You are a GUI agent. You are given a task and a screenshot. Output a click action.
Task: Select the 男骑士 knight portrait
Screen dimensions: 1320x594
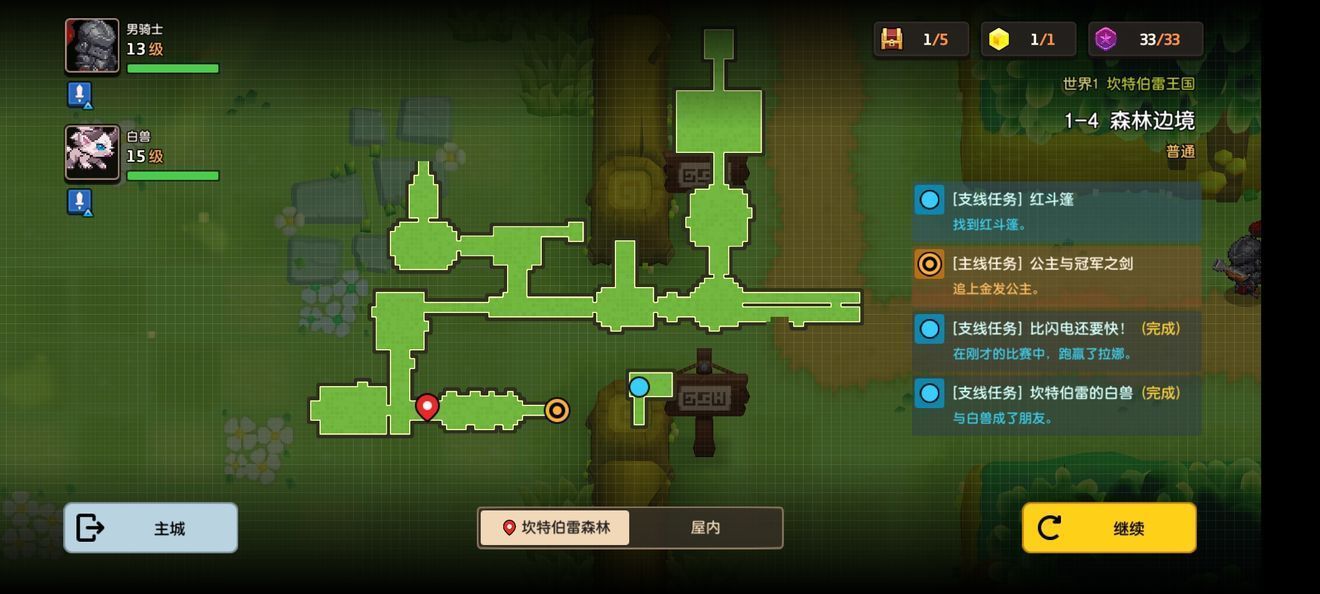(x=92, y=46)
